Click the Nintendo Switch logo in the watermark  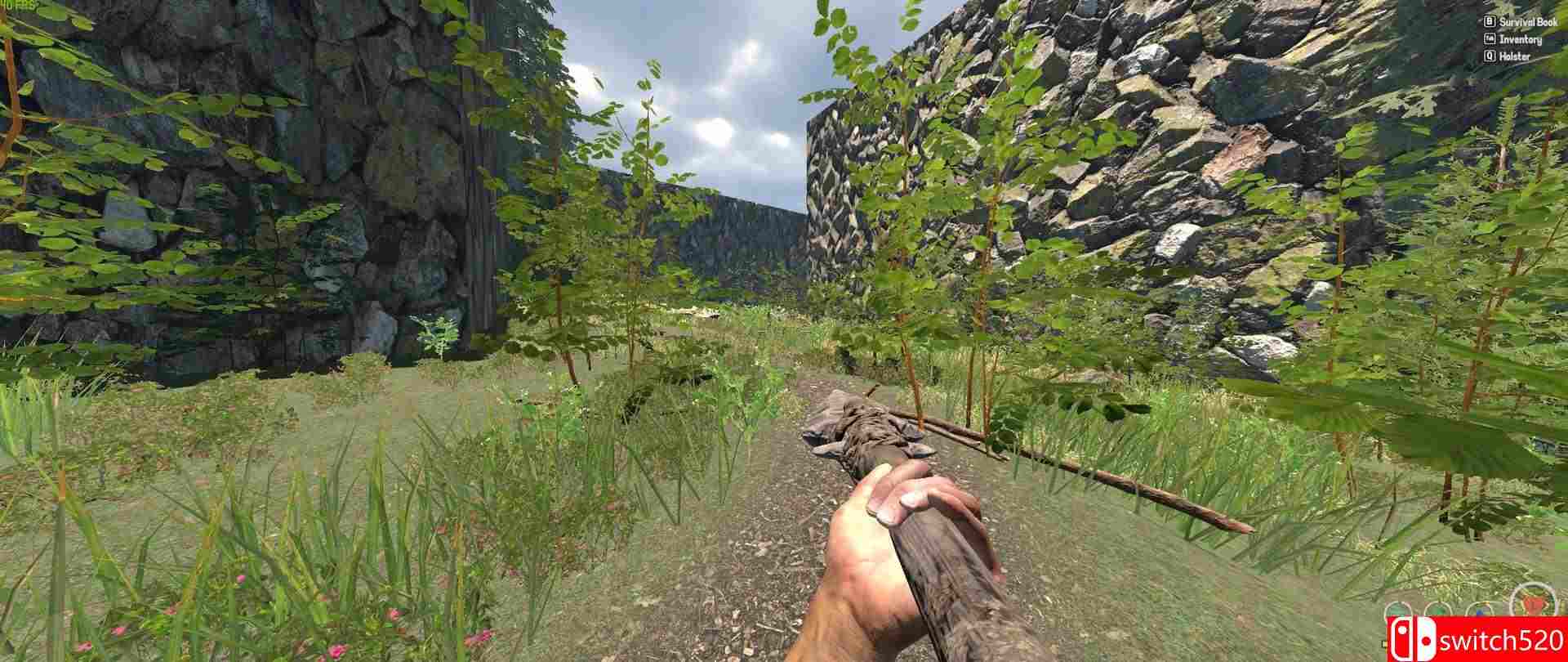1413,640
